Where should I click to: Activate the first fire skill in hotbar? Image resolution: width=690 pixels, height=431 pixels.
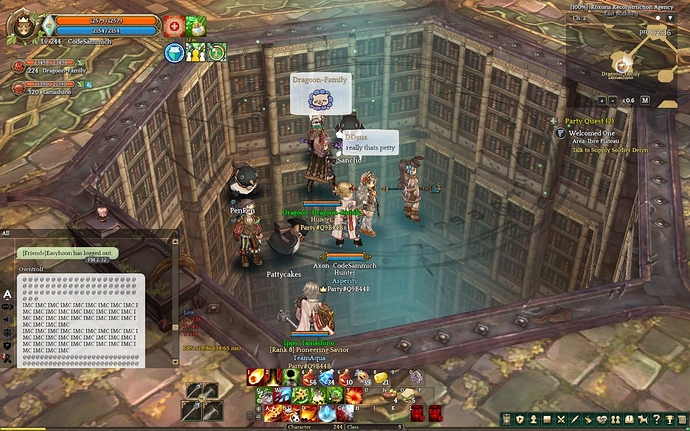coord(257,377)
